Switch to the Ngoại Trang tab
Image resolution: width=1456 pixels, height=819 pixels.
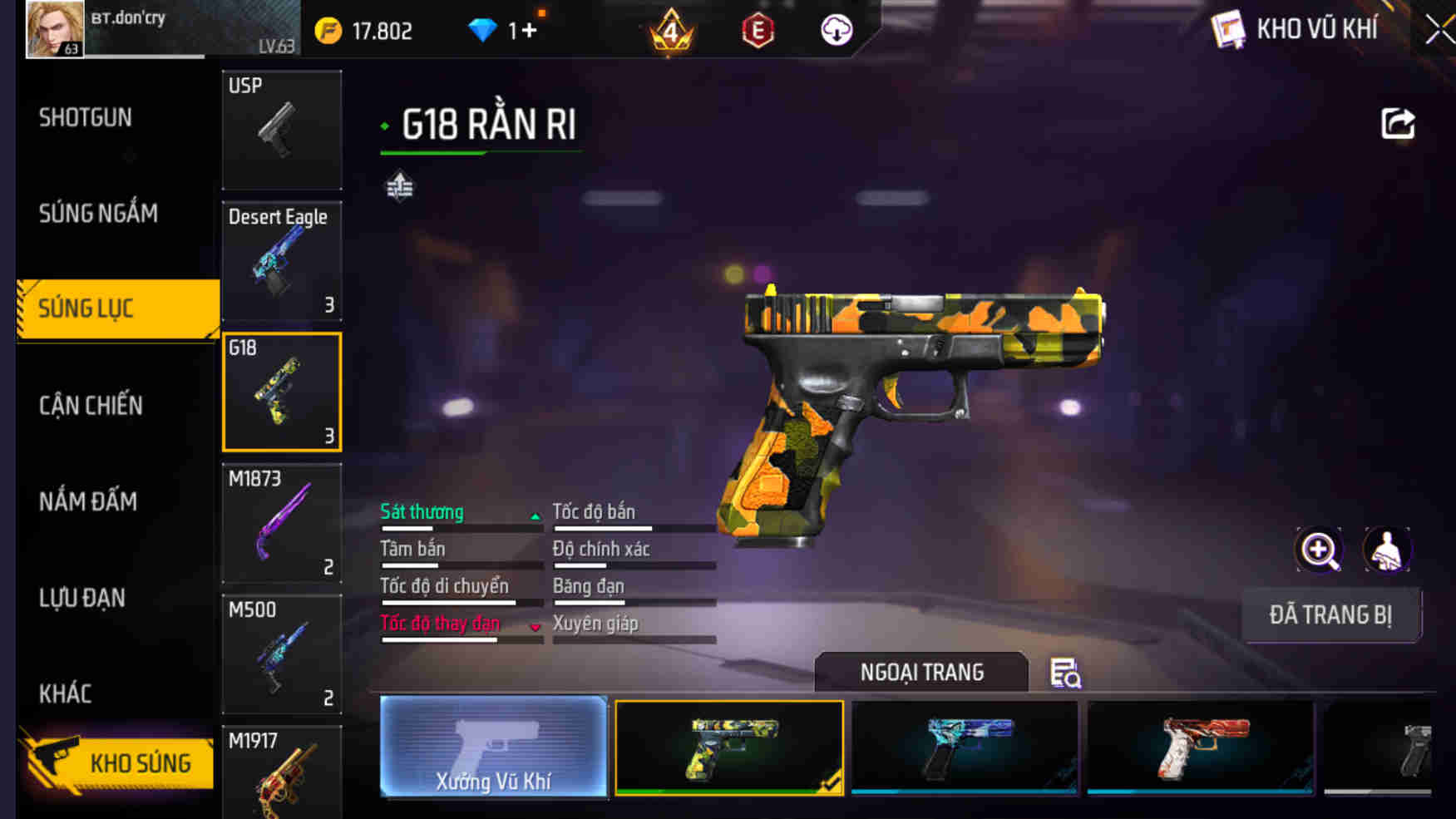(923, 672)
